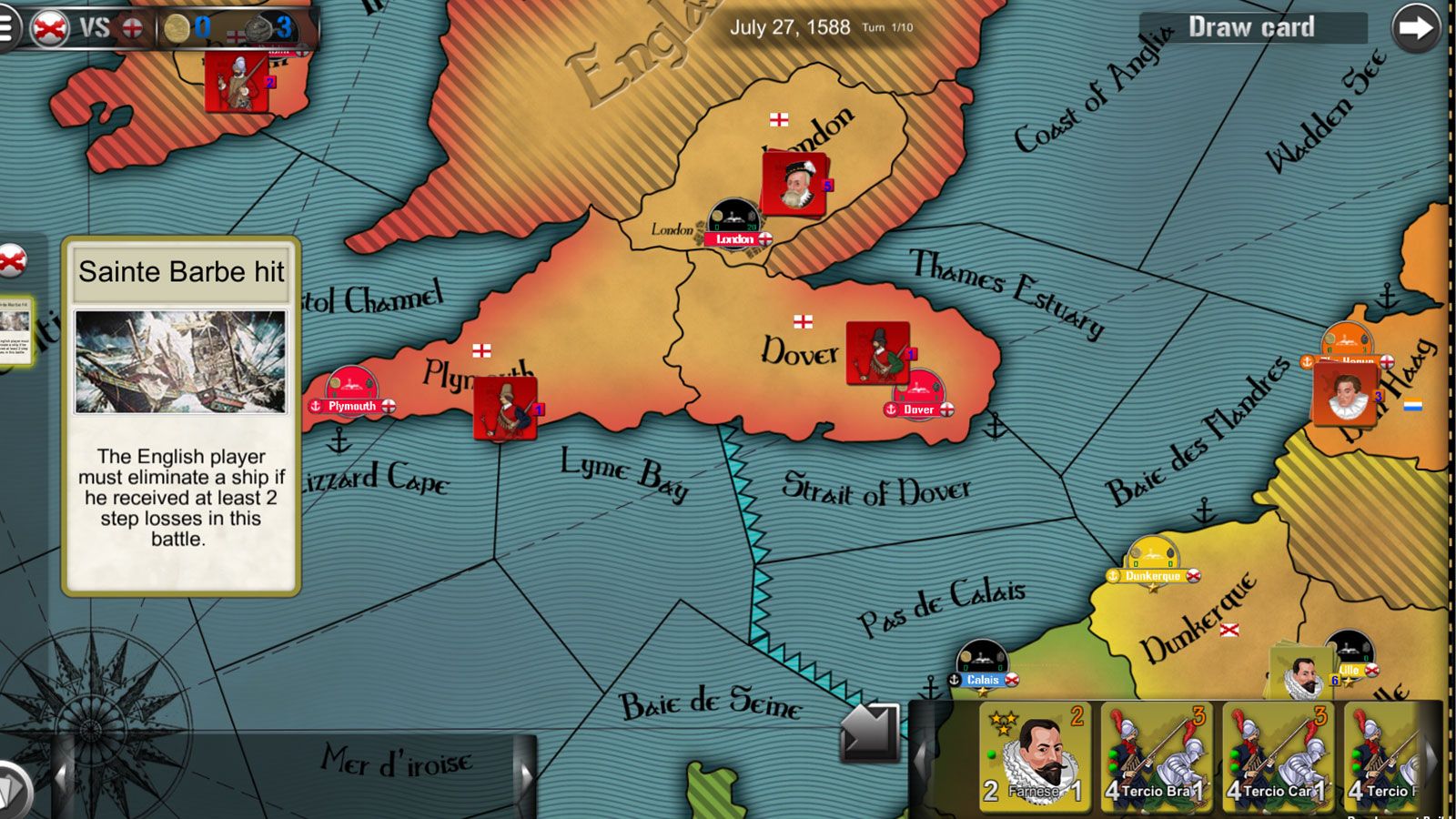
Task: Select the English leader unit in London
Action: coord(794,184)
